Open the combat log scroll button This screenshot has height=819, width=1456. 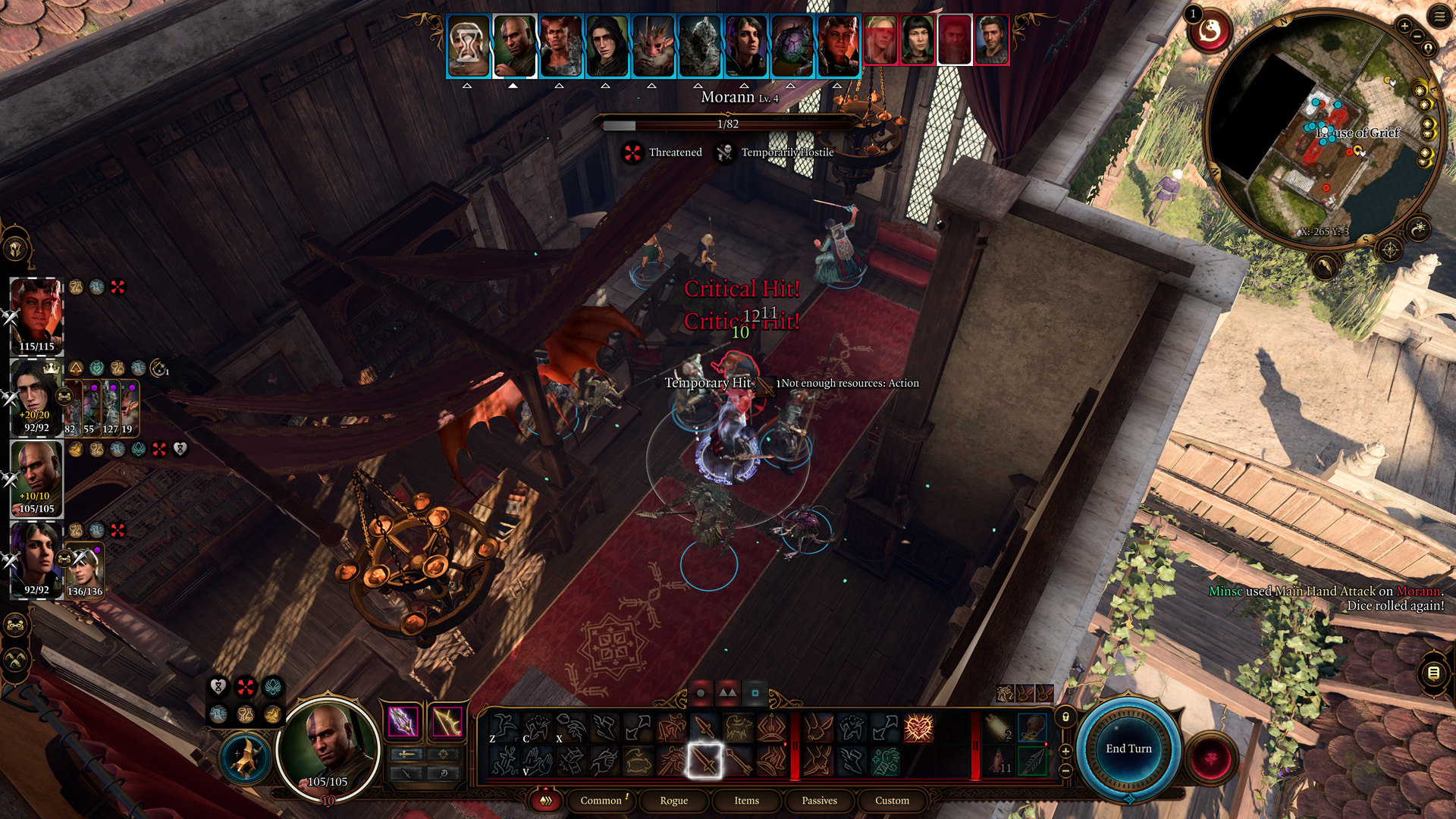pyautogui.click(x=1433, y=673)
